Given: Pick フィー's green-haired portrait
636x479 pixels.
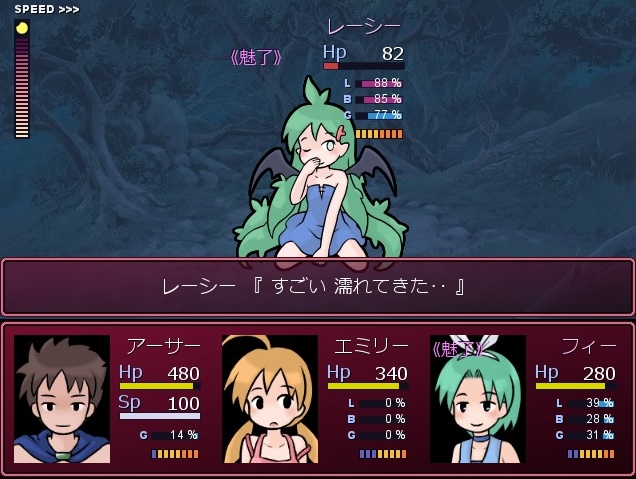Looking at the screenshot, I should coord(477,399).
